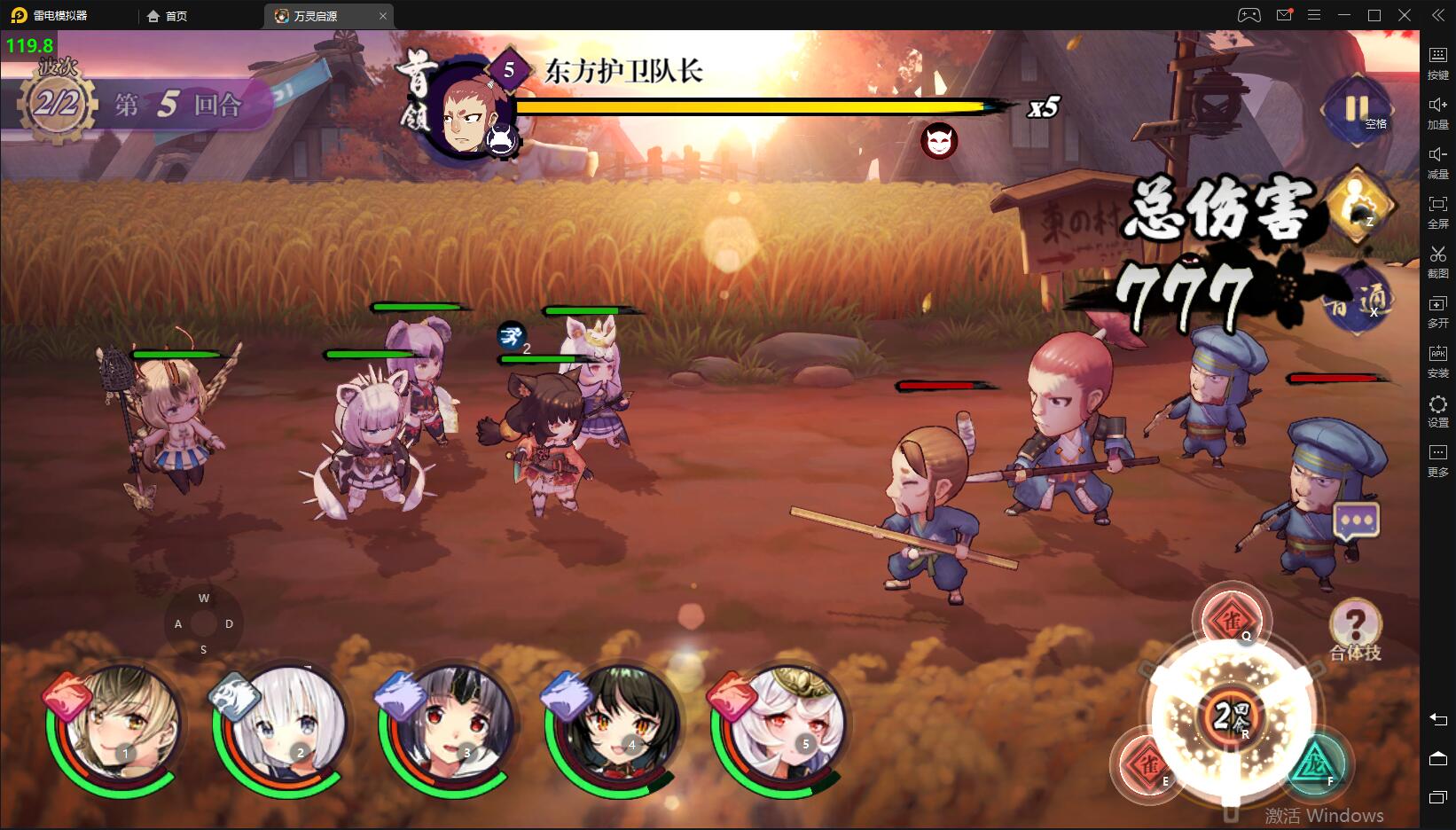The height and width of the screenshot is (830, 1456).
Task: Select the green 龙 triangle skill orb
Action: (1316, 764)
